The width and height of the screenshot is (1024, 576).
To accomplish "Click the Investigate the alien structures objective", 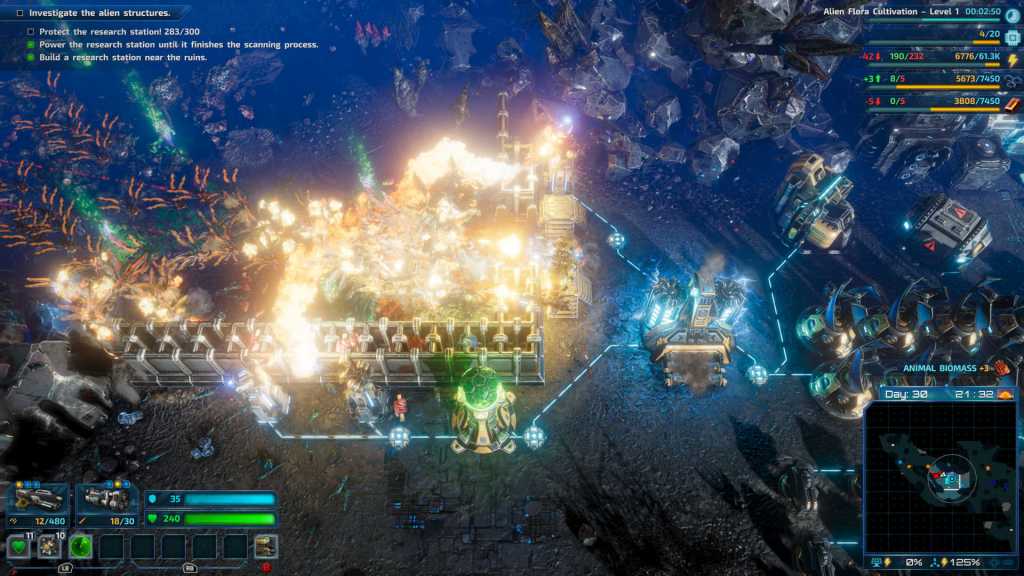I will (100, 13).
